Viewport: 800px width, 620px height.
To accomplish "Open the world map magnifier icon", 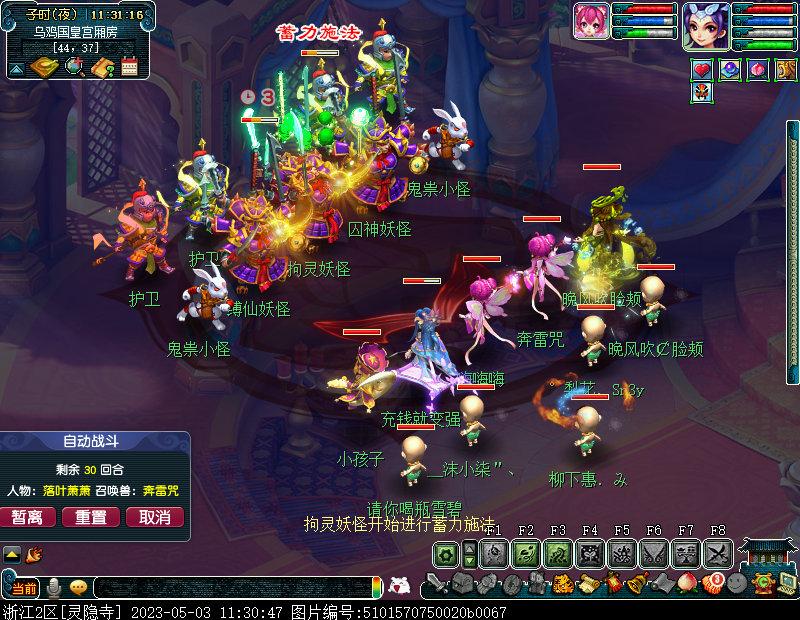I will tap(73, 67).
